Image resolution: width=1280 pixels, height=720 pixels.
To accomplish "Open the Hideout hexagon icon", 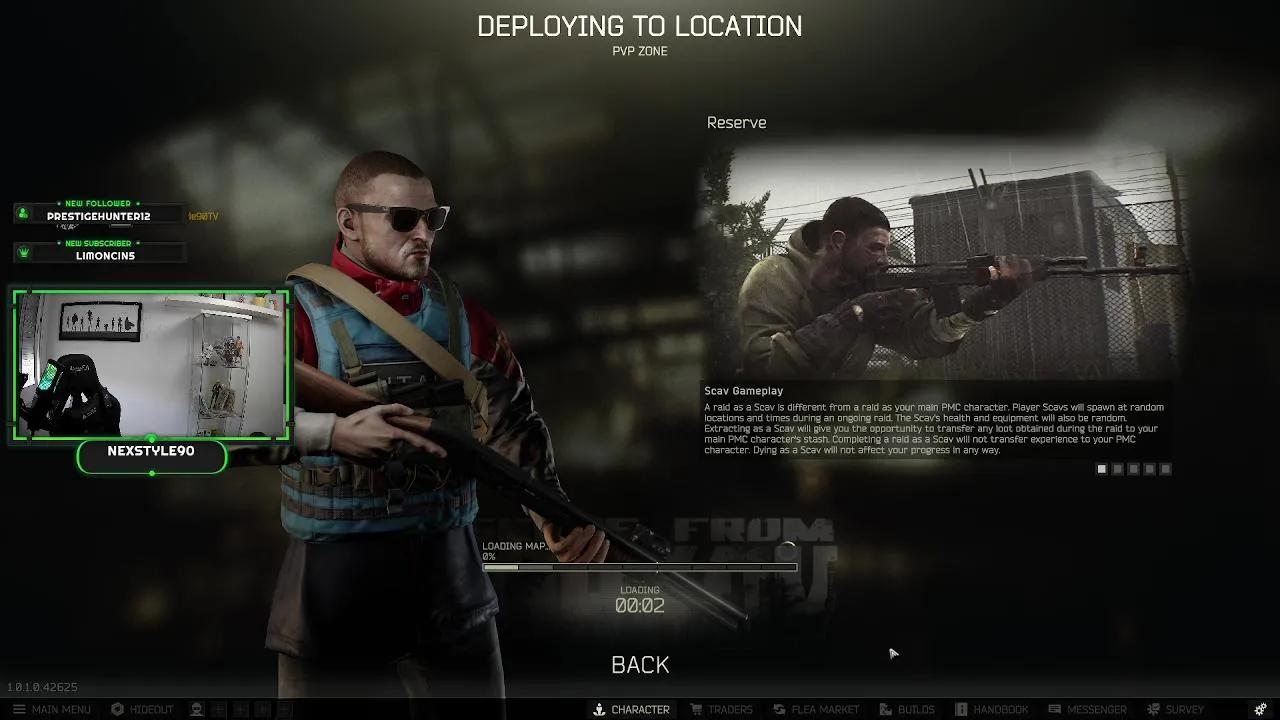I will tap(117, 709).
